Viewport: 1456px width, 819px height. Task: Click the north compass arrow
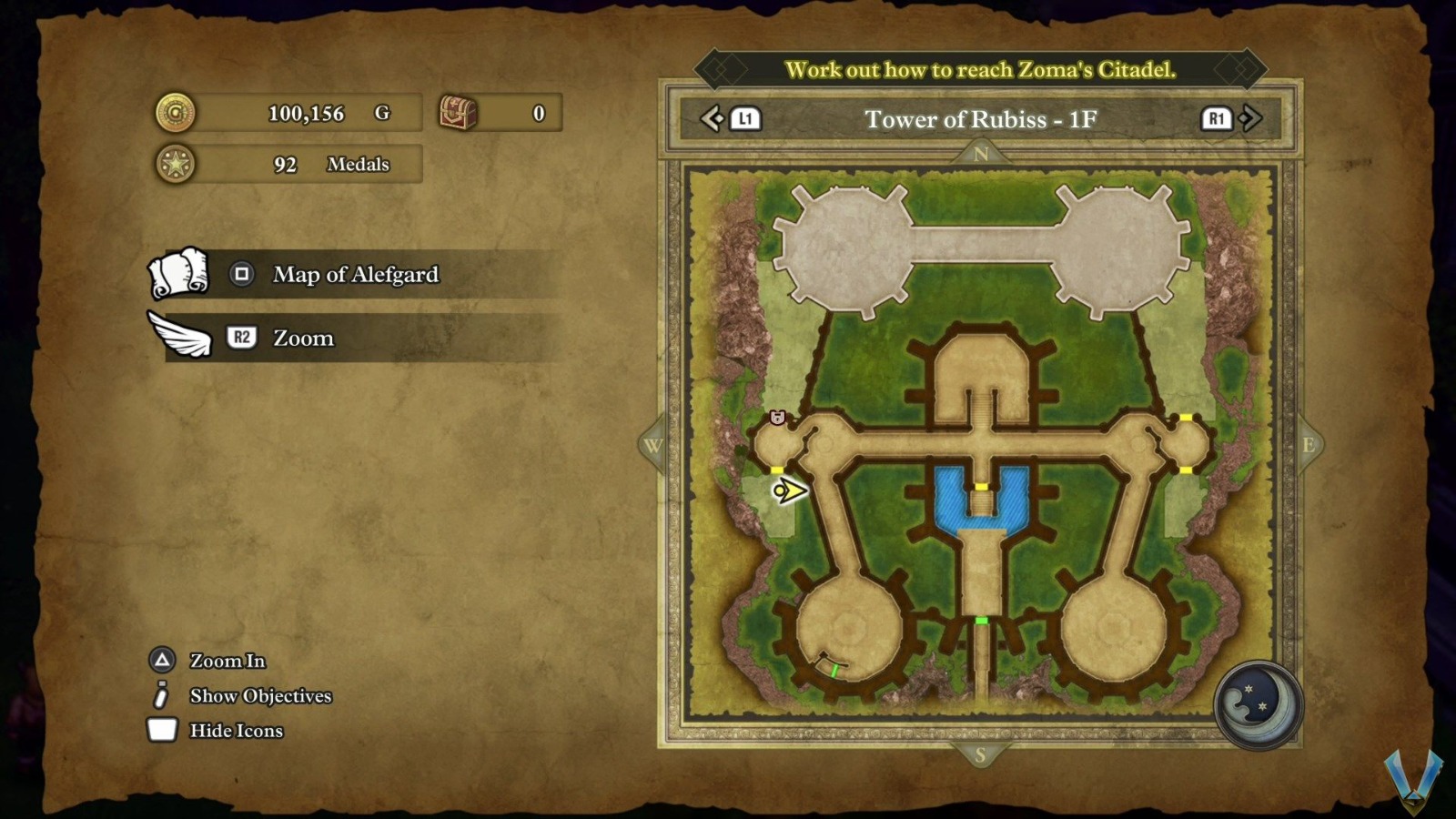coord(980,154)
